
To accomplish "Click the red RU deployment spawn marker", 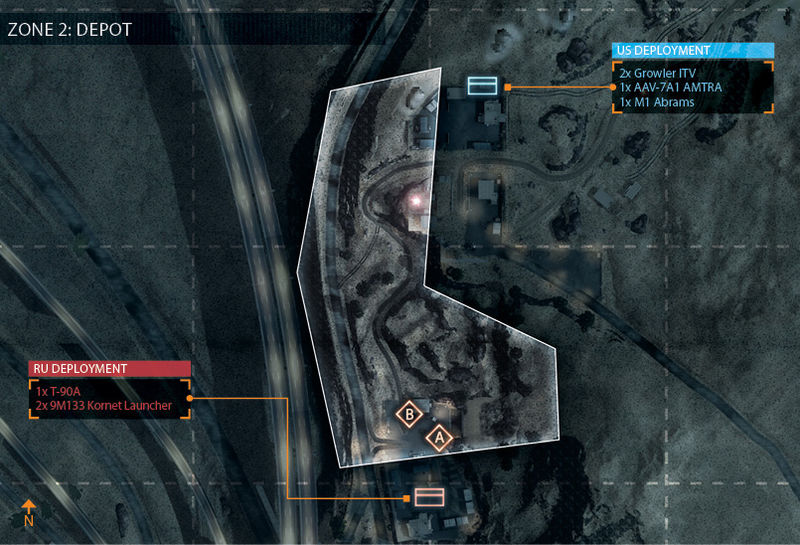I will click(429, 497).
